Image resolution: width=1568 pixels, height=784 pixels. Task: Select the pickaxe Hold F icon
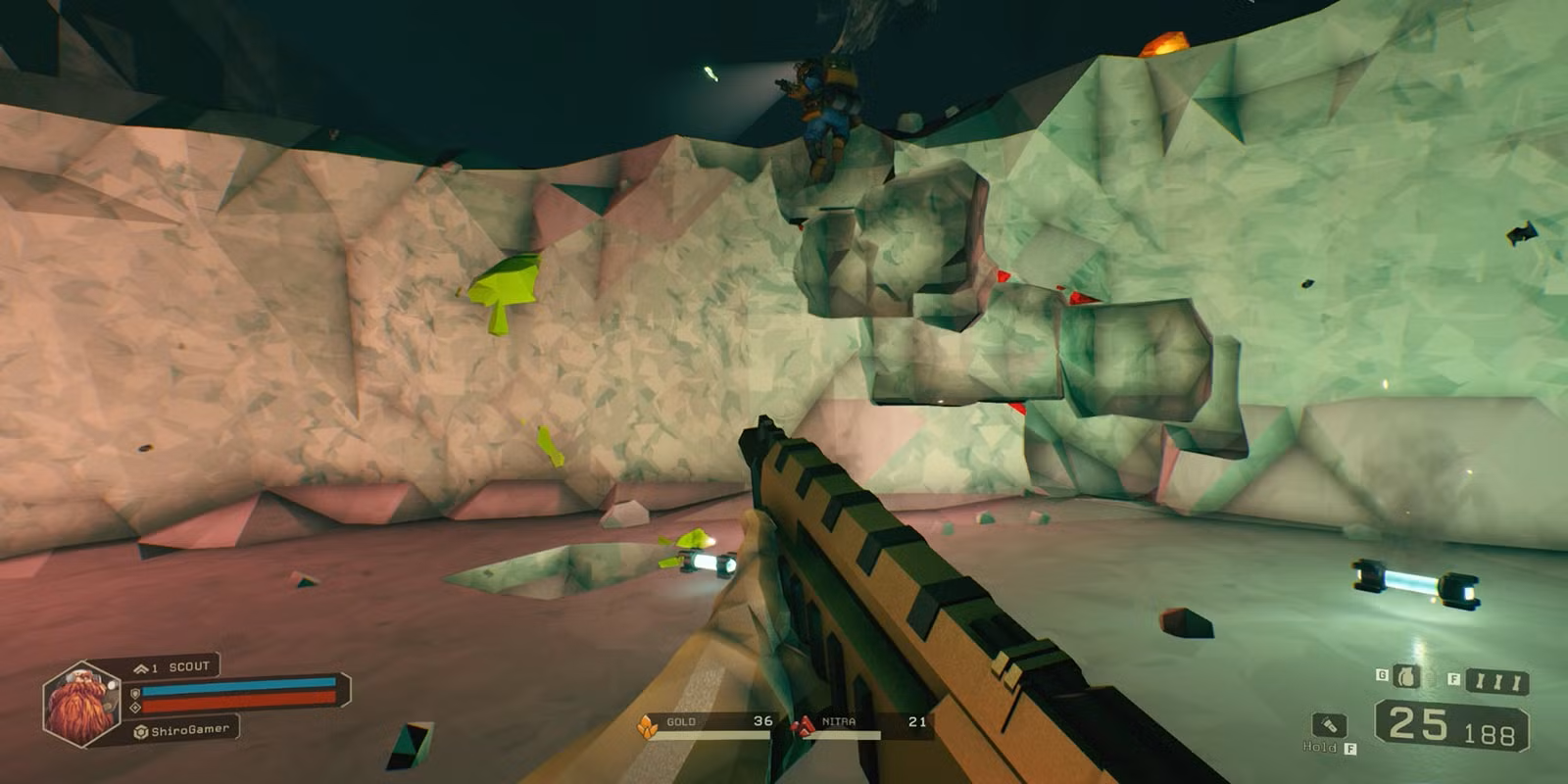[x=1330, y=726]
